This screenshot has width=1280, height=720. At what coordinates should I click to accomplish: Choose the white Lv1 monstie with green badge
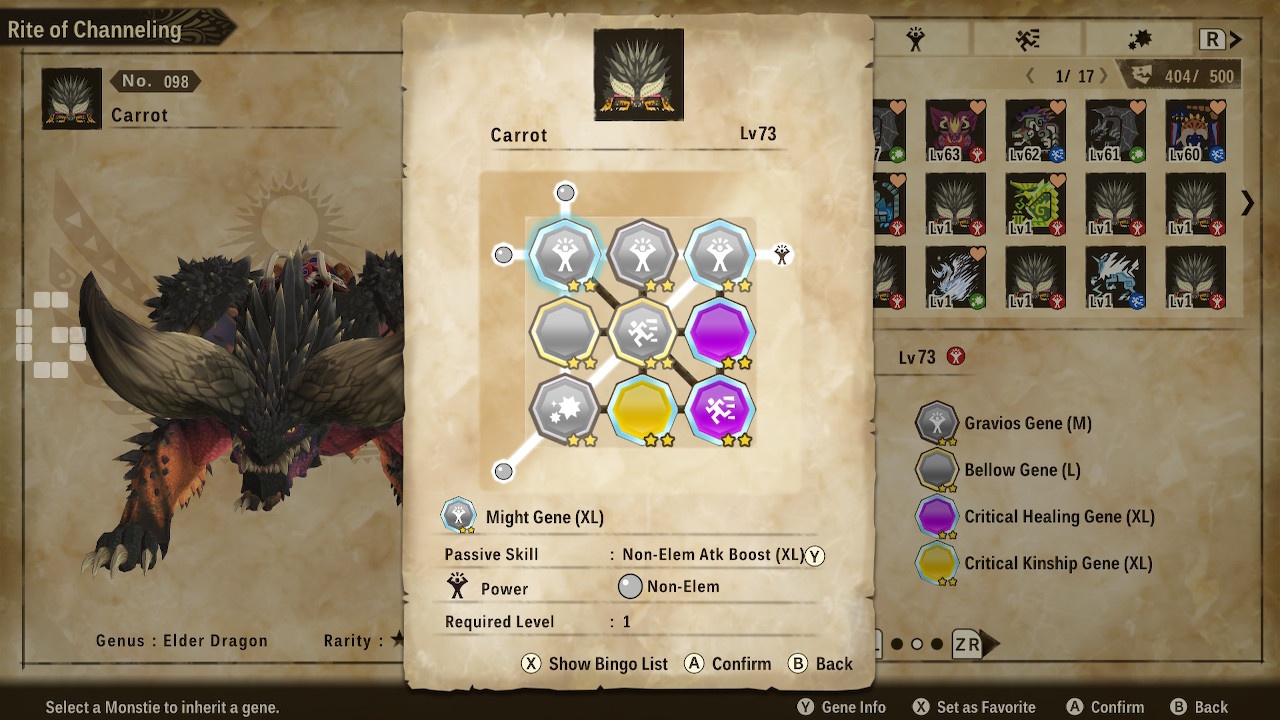click(955, 277)
